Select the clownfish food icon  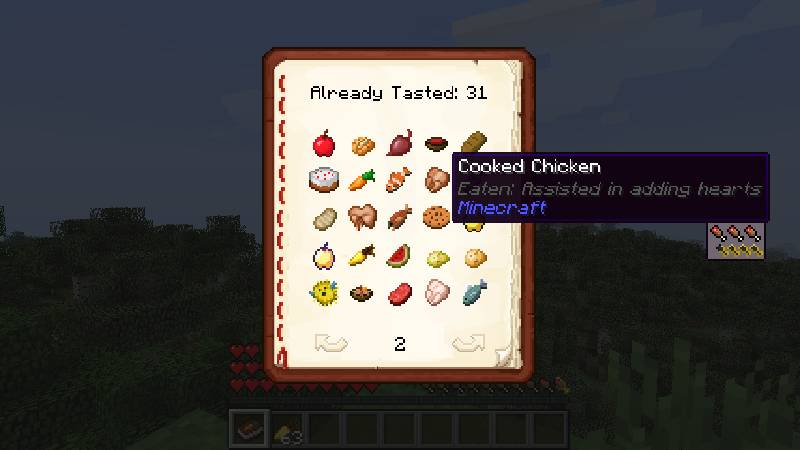click(x=398, y=181)
